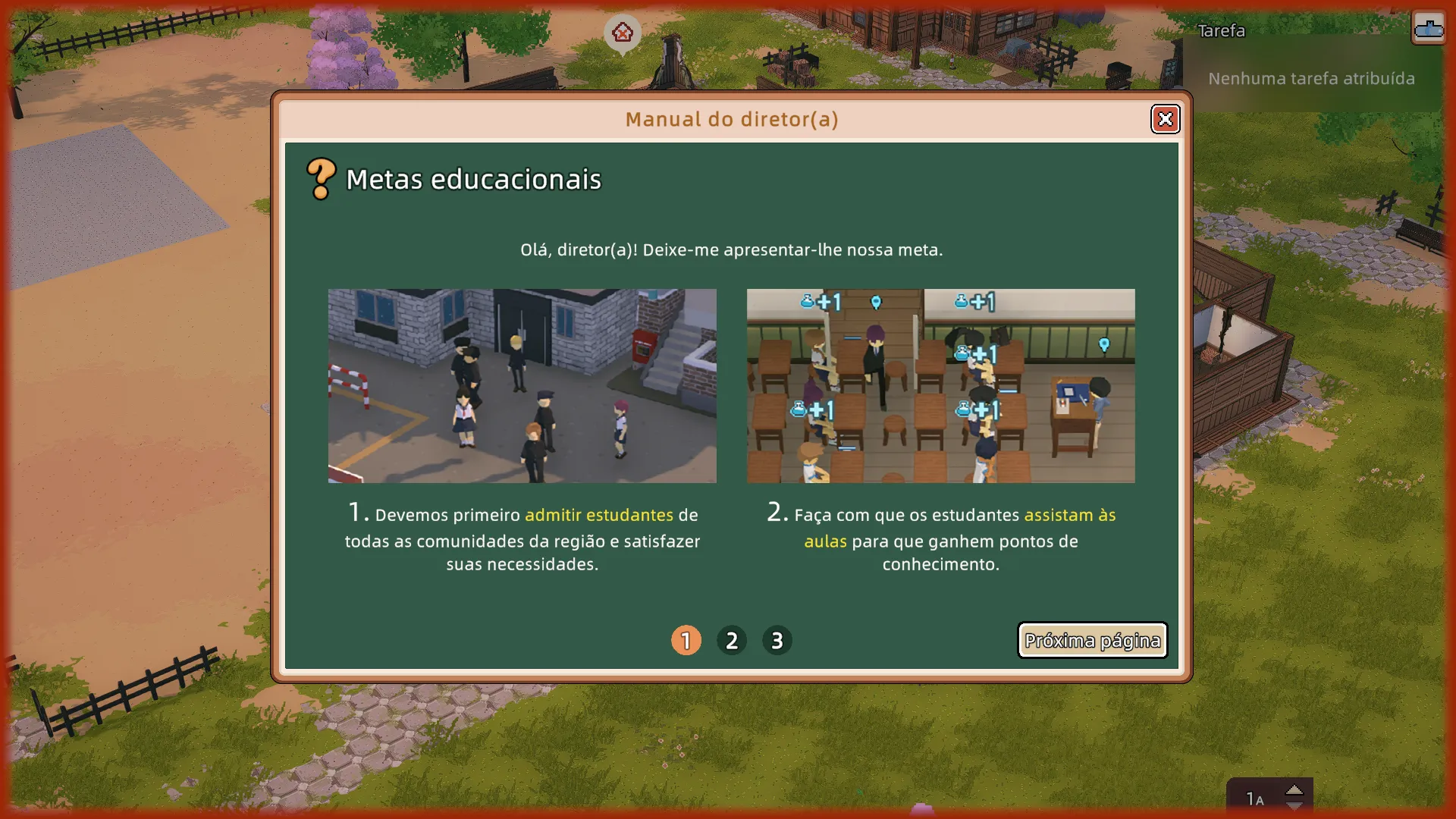The width and height of the screenshot is (1456, 819).
Task: Jump to manual page 2
Action: (732, 641)
